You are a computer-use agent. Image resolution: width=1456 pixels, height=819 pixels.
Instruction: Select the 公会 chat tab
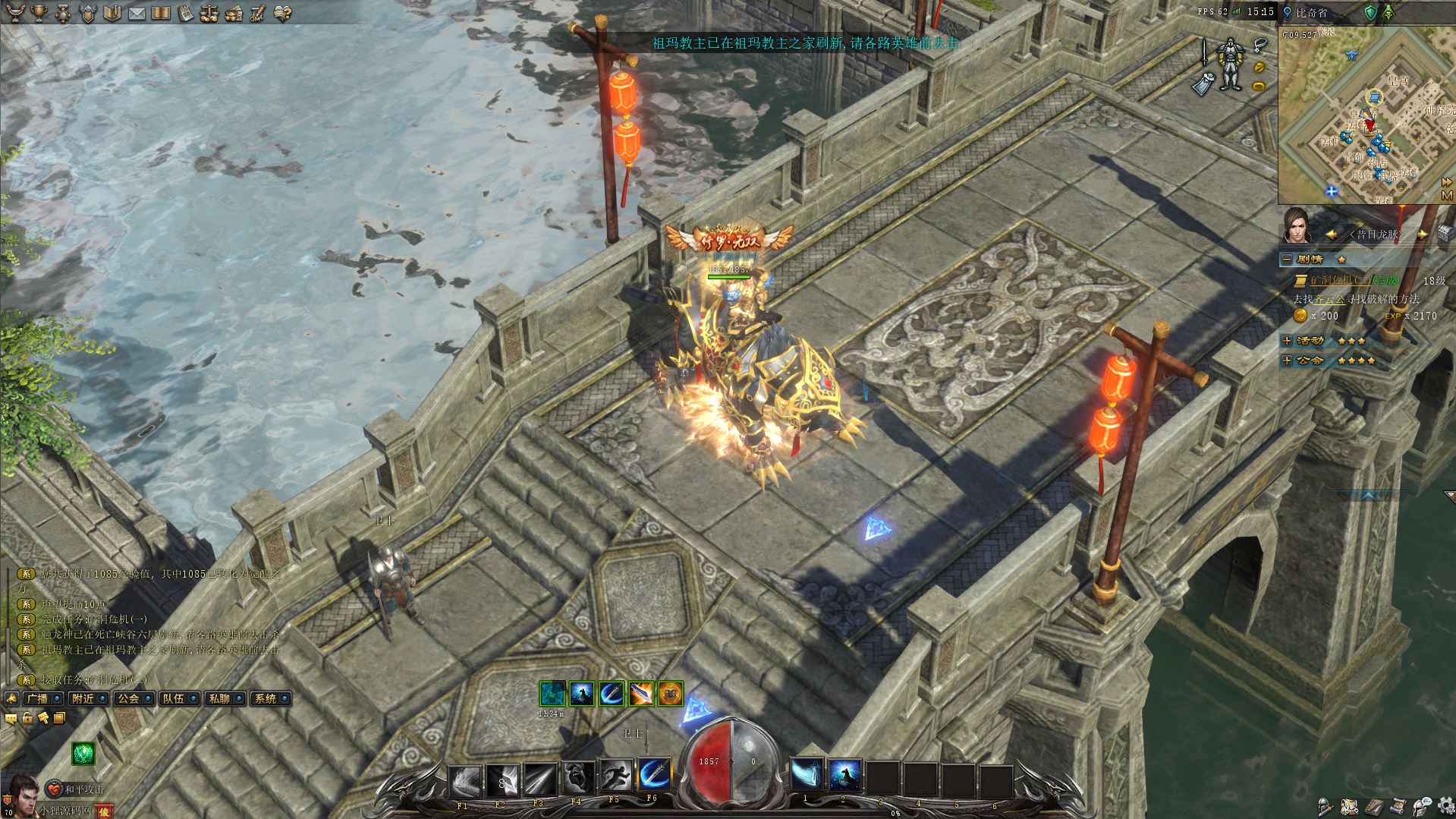coord(127,698)
